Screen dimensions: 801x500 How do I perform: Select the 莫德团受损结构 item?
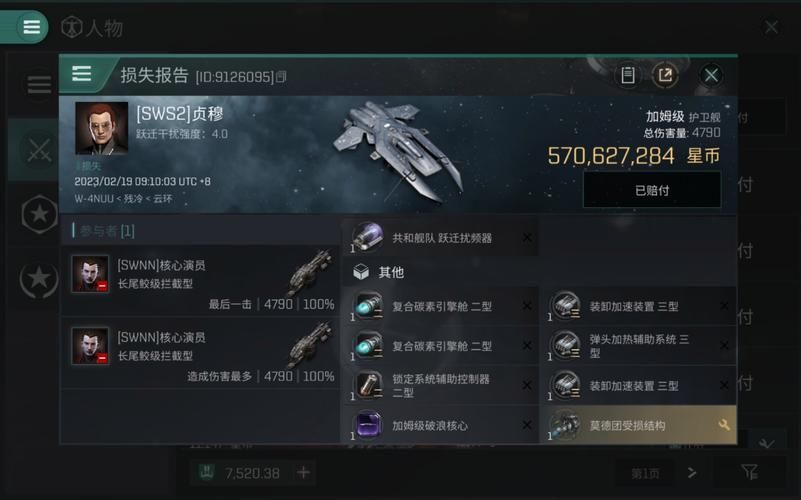pyautogui.click(x=638, y=426)
